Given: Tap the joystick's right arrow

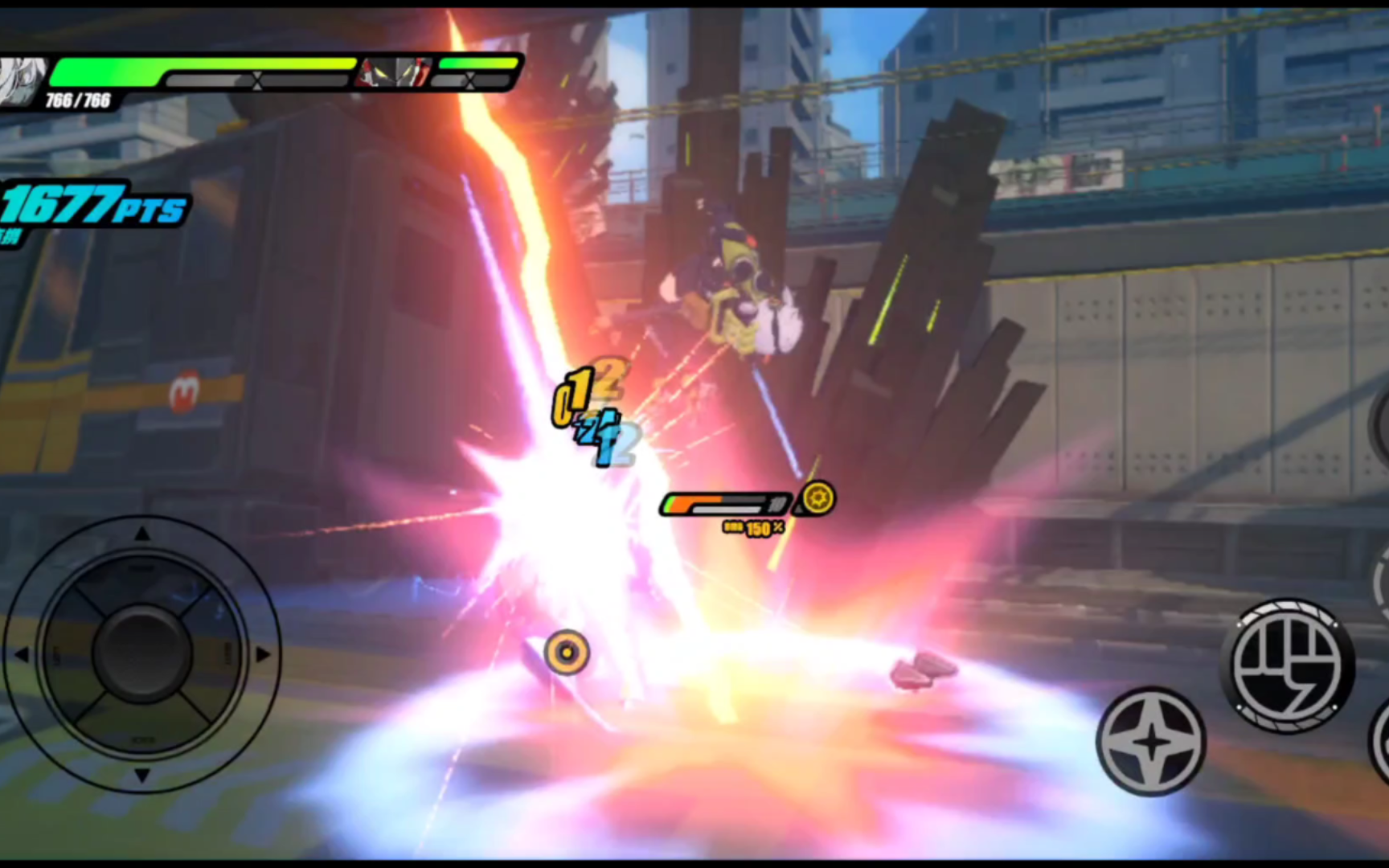Looking at the screenshot, I should tap(262, 655).
